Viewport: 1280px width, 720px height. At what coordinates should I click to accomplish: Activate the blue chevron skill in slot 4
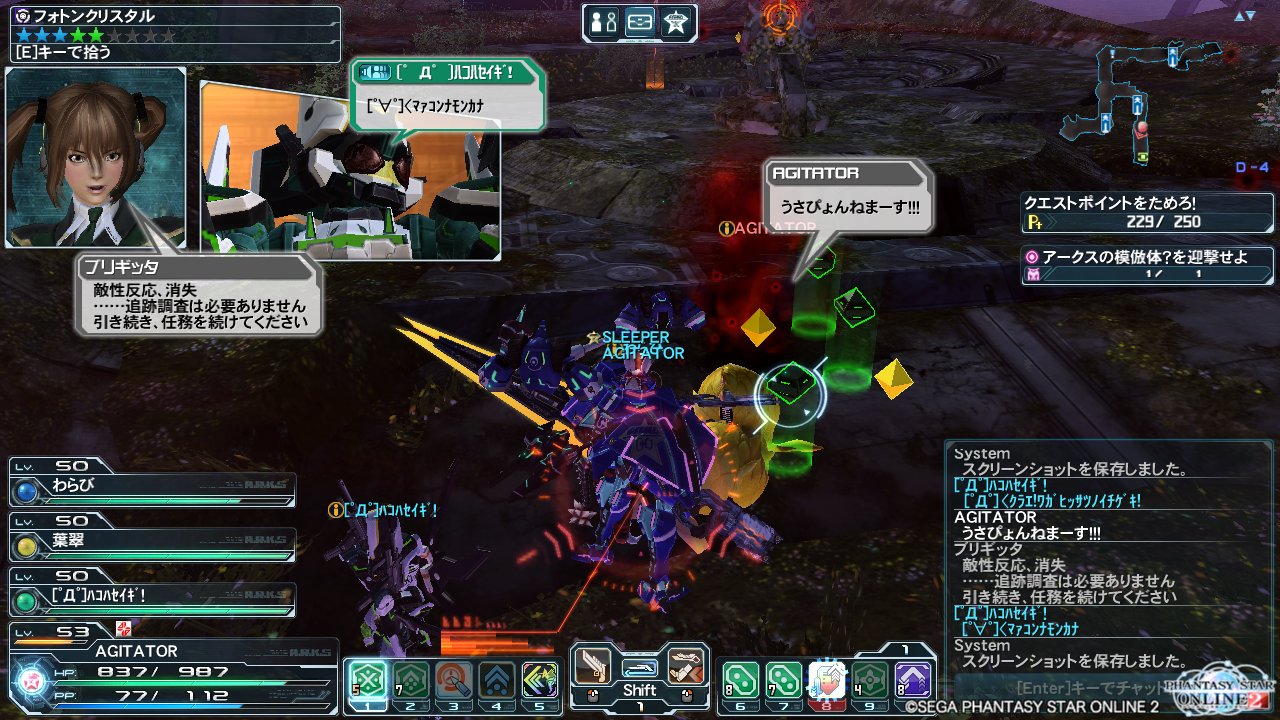click(x=497, y=680)
